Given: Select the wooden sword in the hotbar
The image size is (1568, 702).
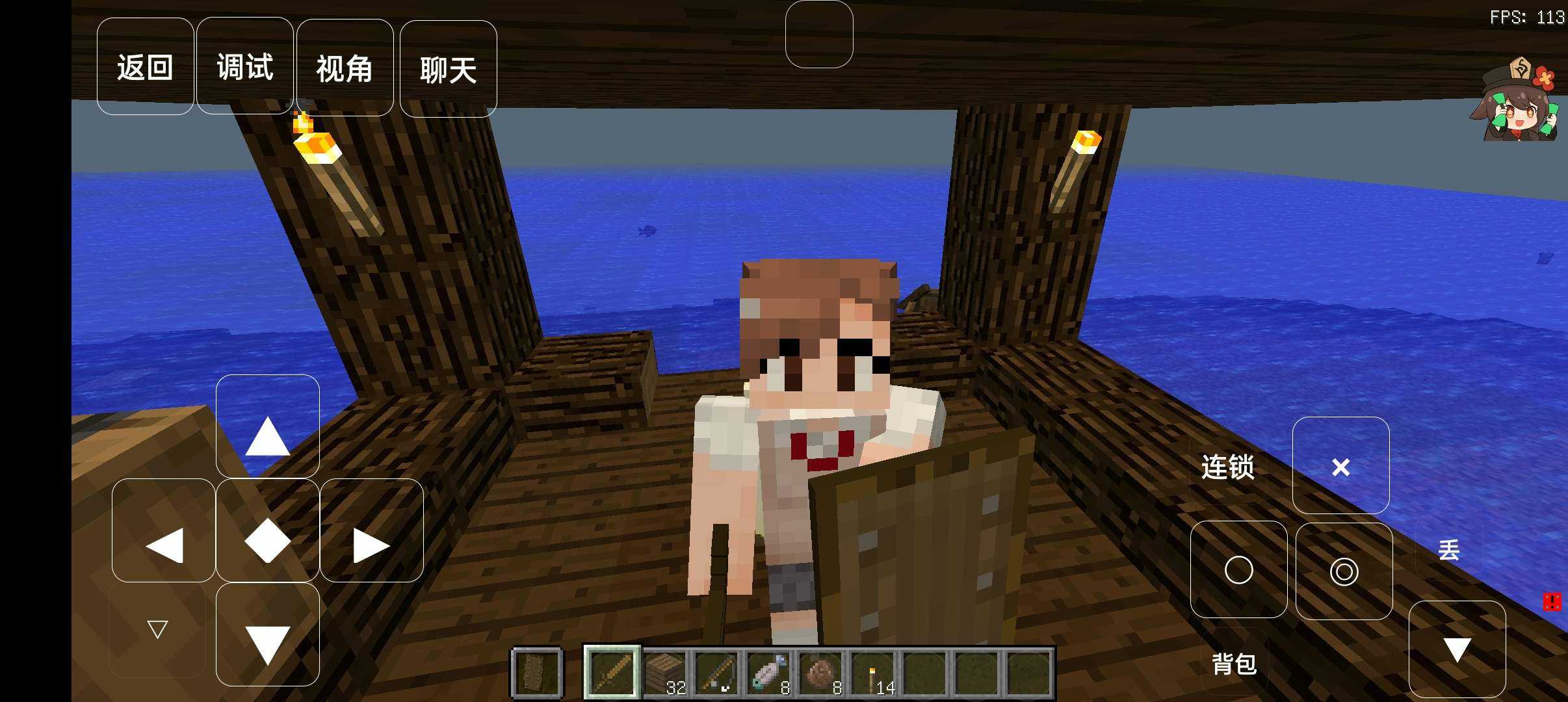Looking at the screenshot, I should coord(613,673).
